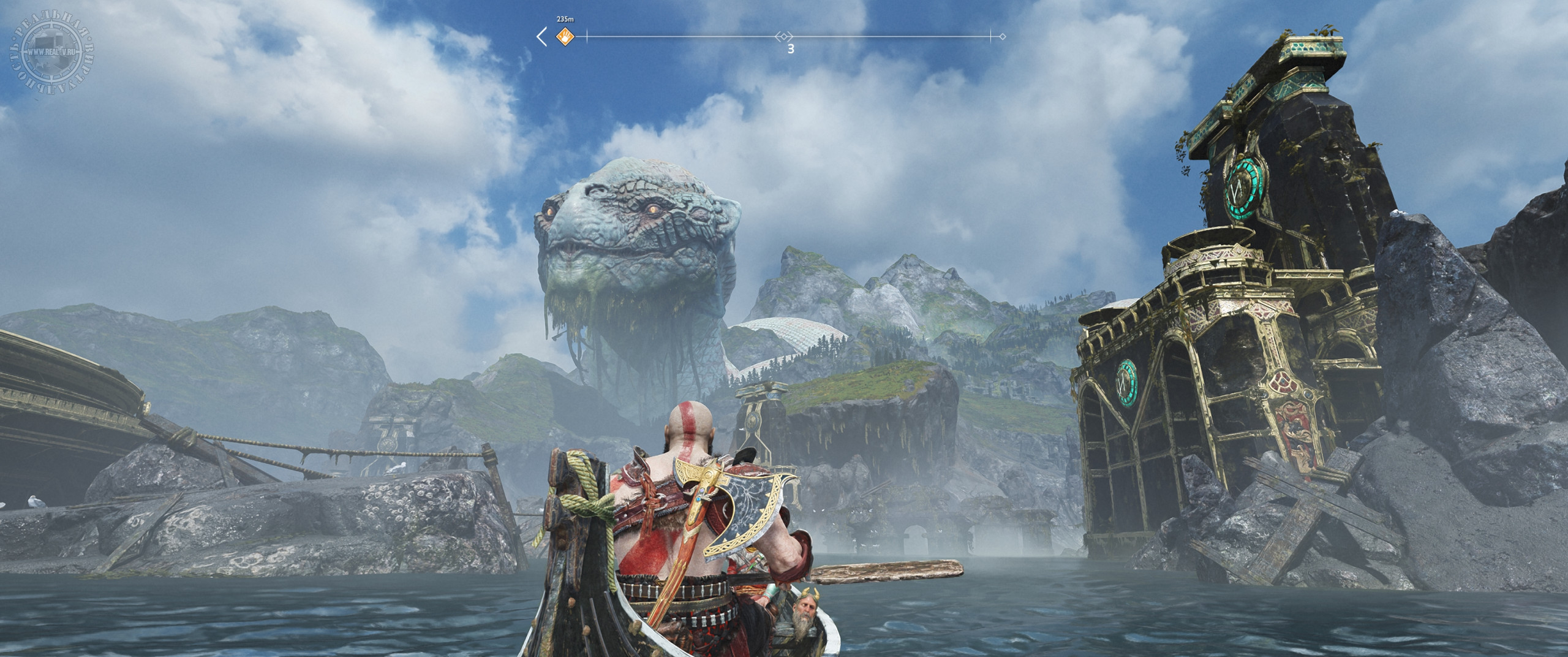
Task: Click the compass left chevron arrow
Action: 541,37
